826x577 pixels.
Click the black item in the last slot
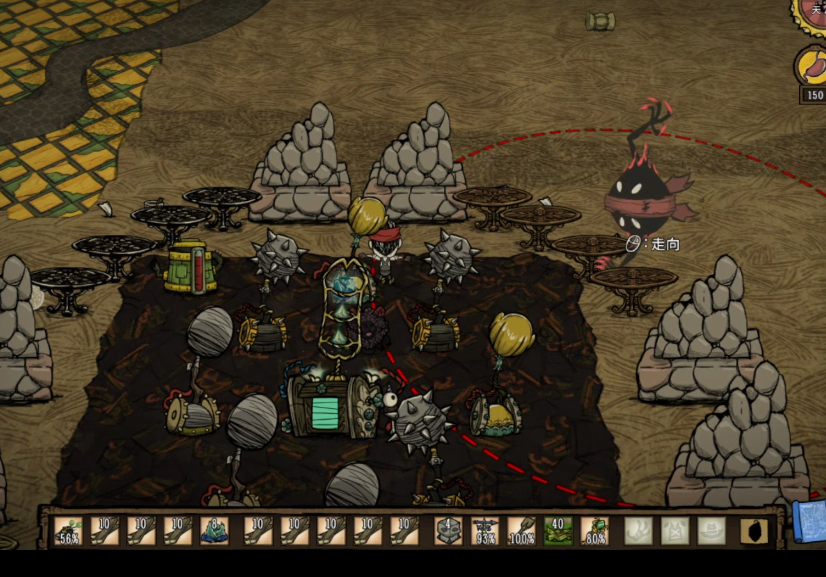click(754, 530)
